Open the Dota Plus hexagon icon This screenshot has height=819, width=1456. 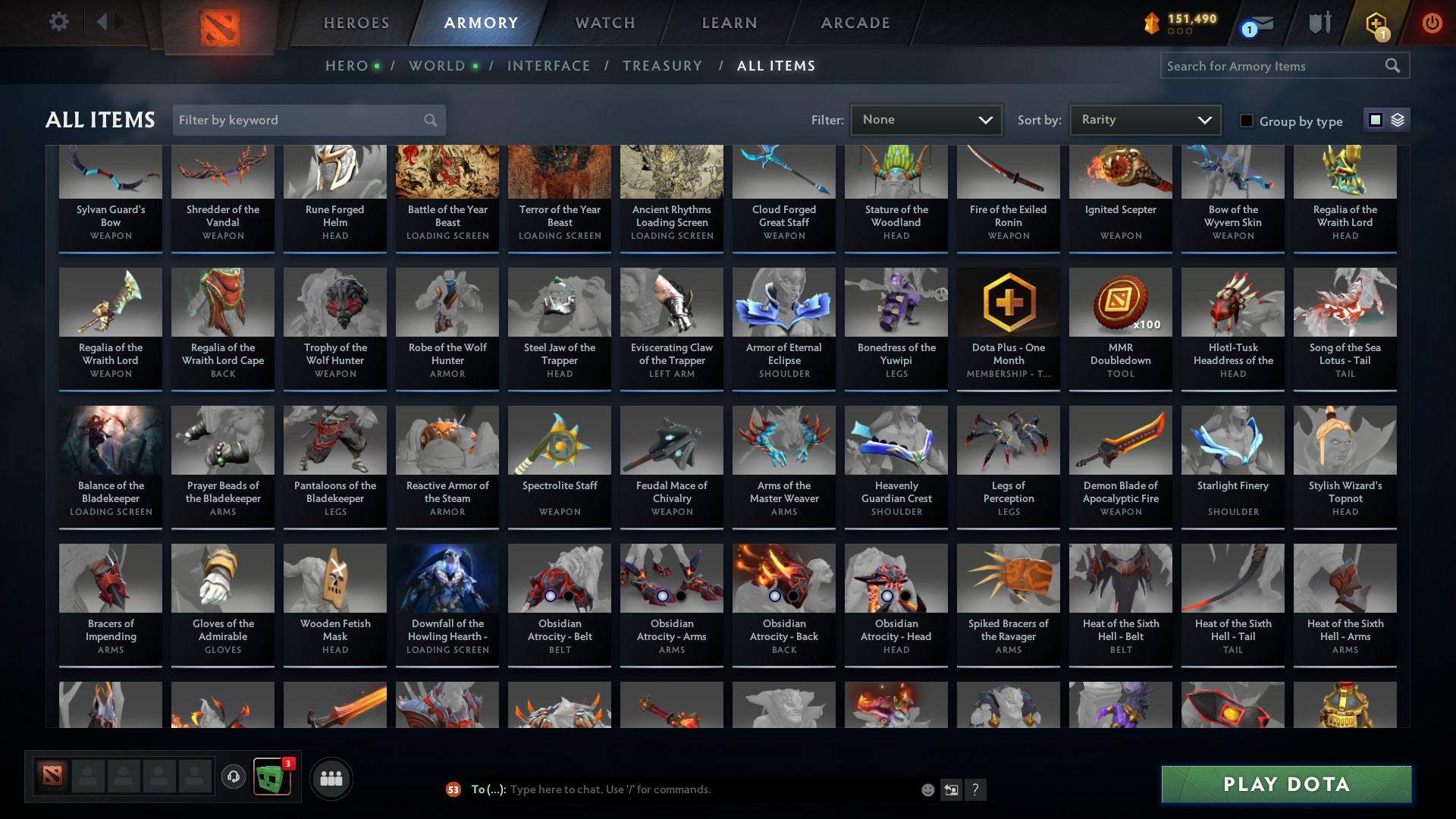(1376, 23)
